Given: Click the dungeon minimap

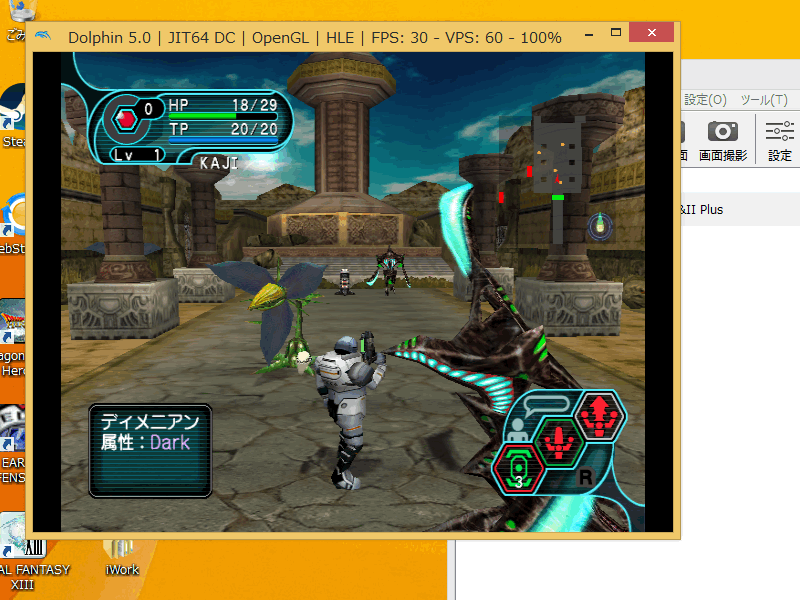Looking at the screenshot, I should (x=558, y=152).
